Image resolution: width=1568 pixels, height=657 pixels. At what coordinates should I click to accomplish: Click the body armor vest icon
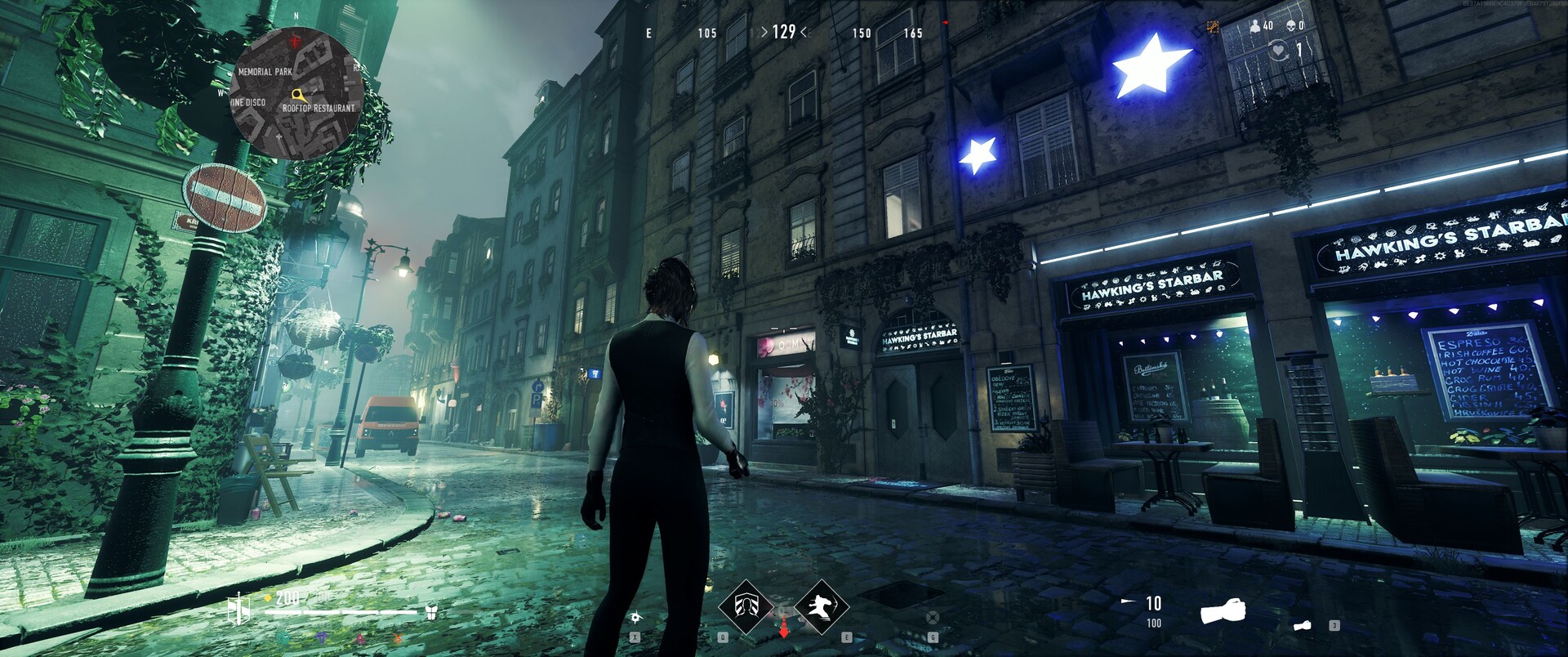click(432, 612)
